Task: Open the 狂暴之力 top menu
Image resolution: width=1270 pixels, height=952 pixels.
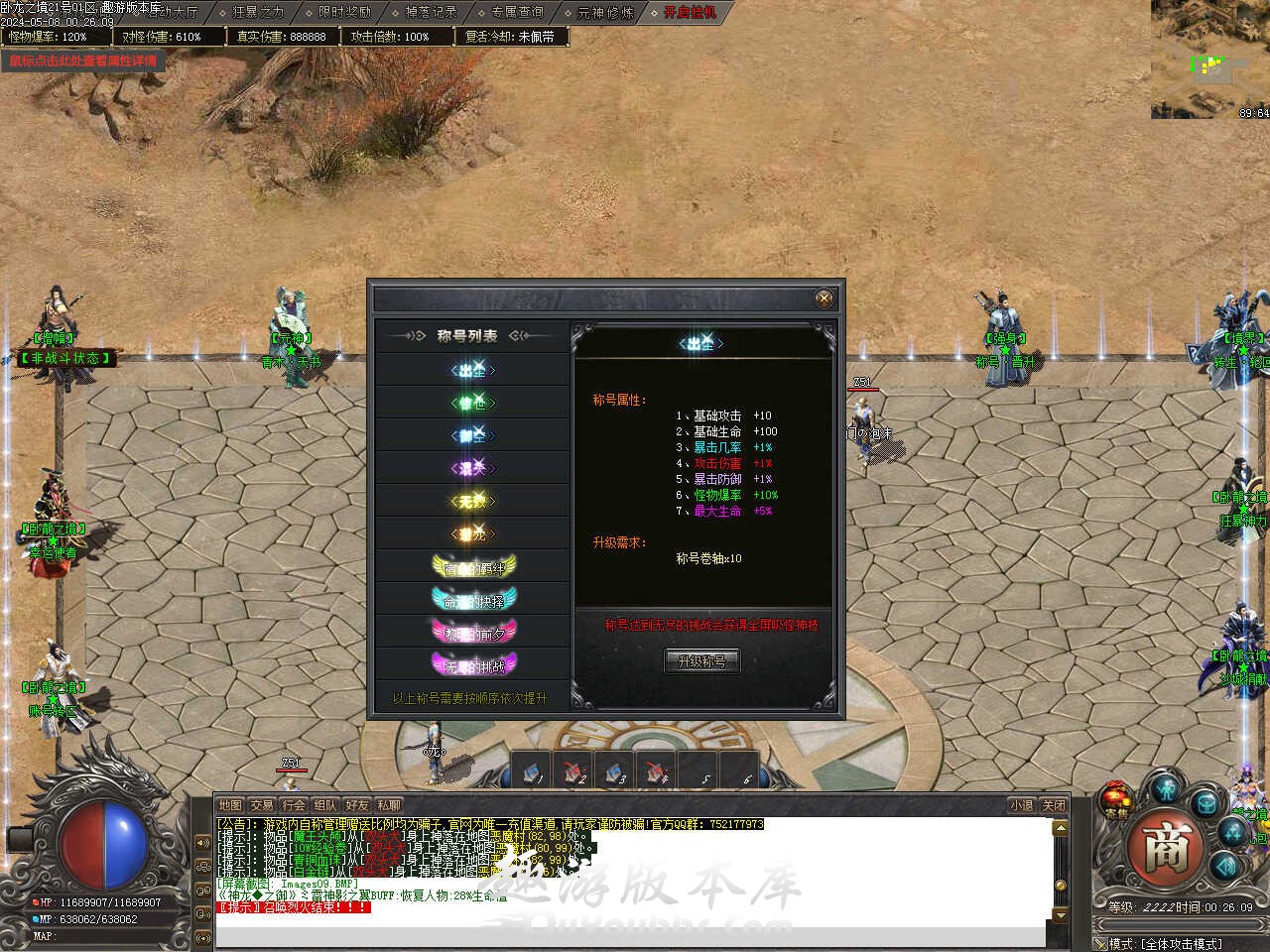Action: (257, 13)
